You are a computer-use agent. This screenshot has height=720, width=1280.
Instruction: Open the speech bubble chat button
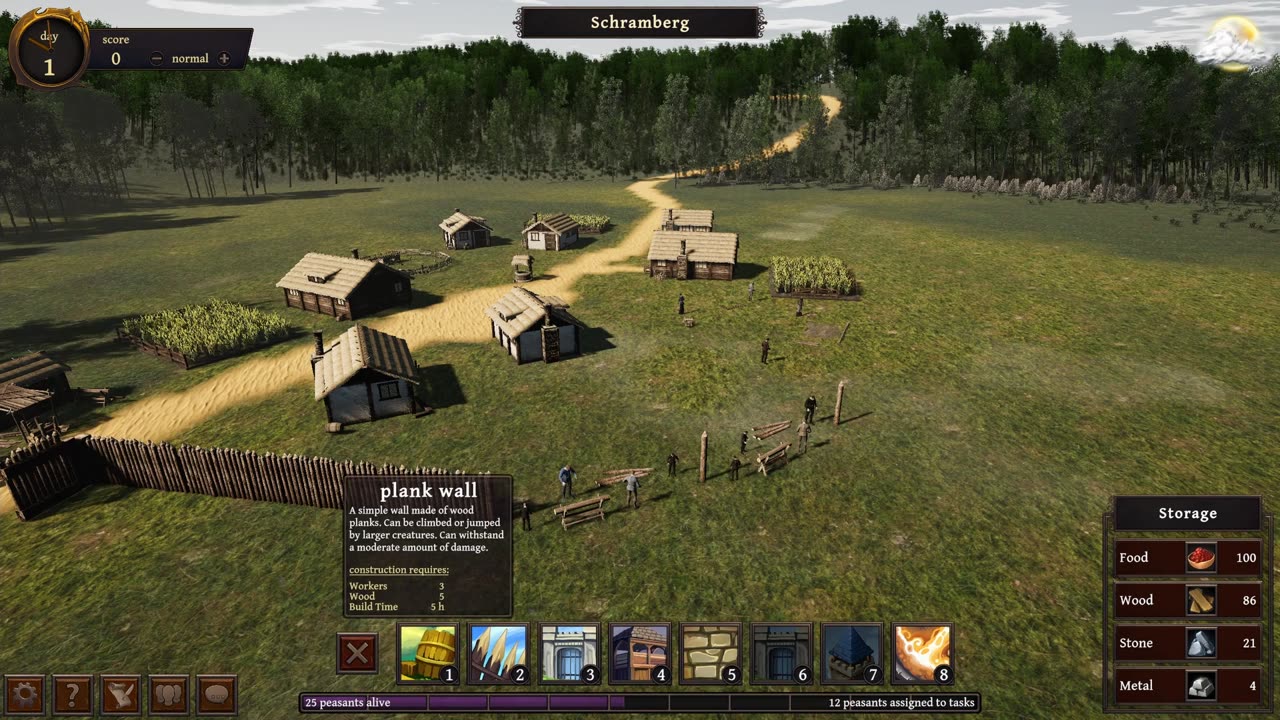tap(217, 694)
